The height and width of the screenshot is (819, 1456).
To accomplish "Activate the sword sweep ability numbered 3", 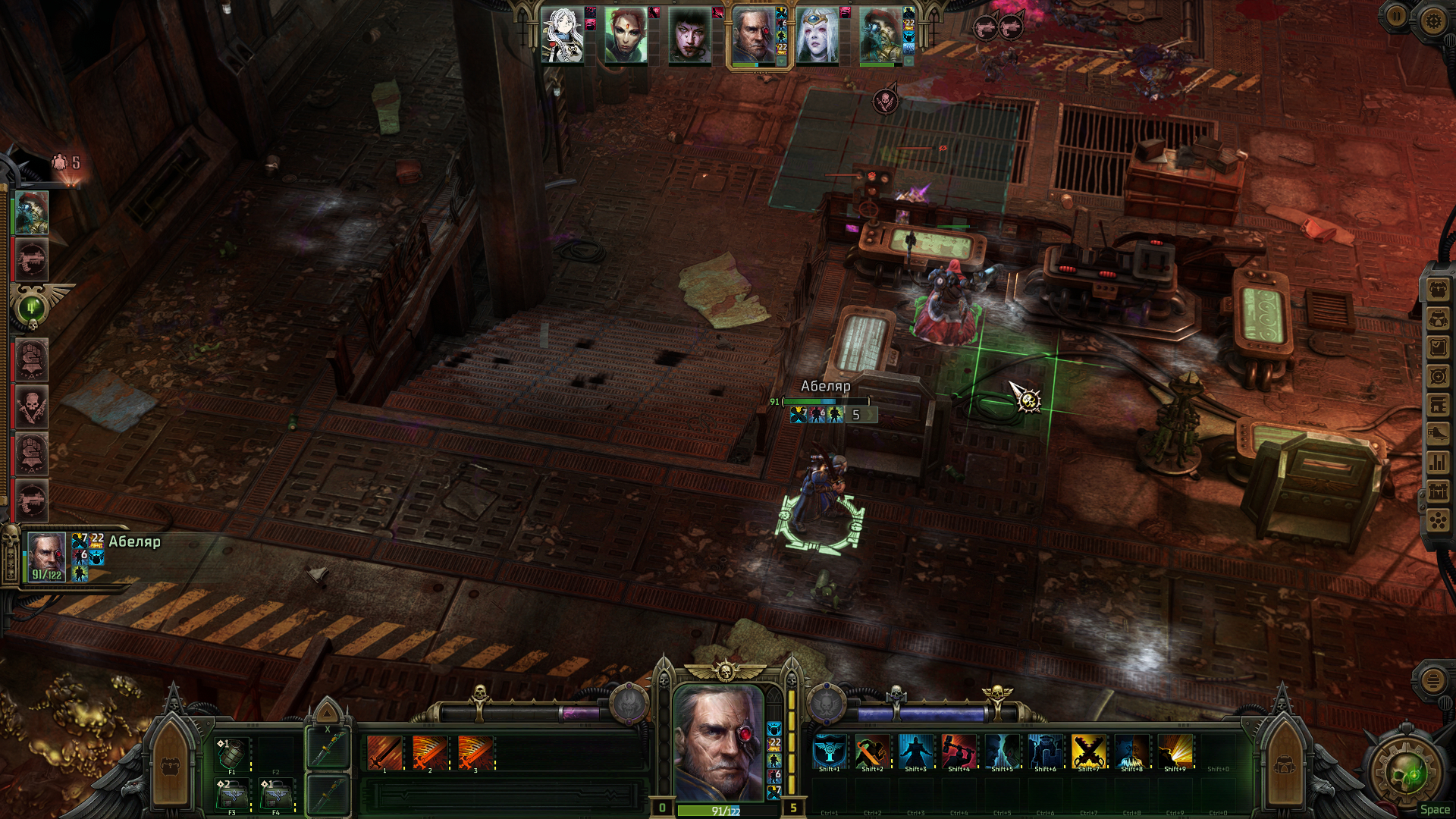I will coord(475,753).
